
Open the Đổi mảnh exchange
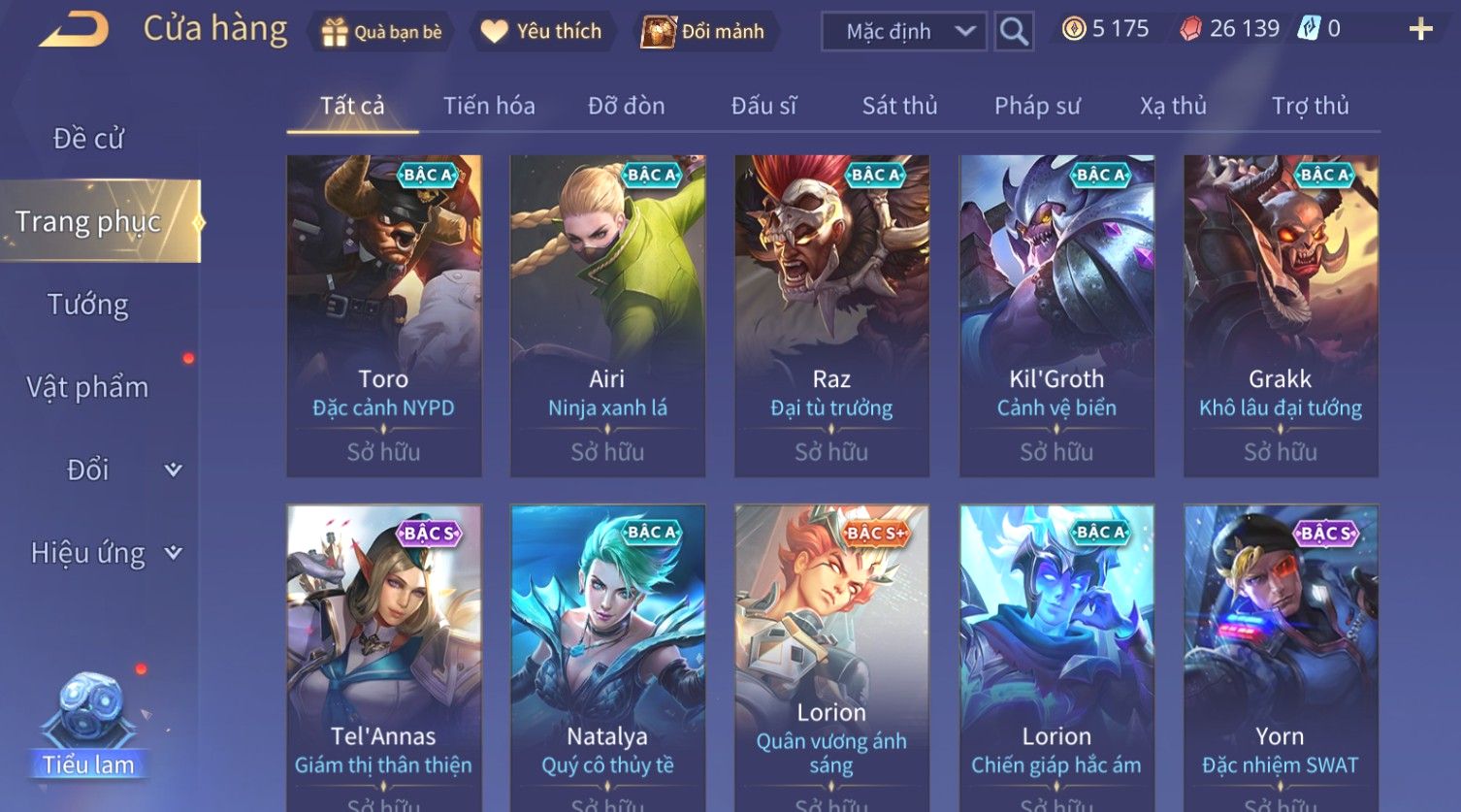point(702,32)
